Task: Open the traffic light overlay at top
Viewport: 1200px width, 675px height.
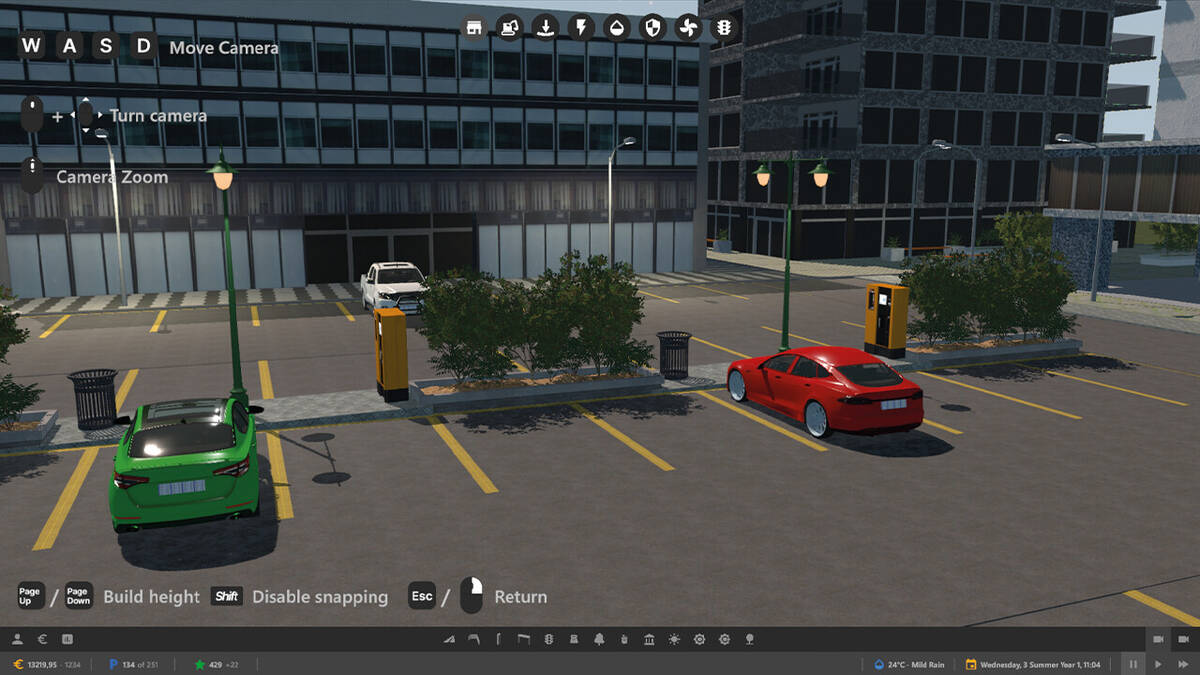Action: click(x=723, y=27)
